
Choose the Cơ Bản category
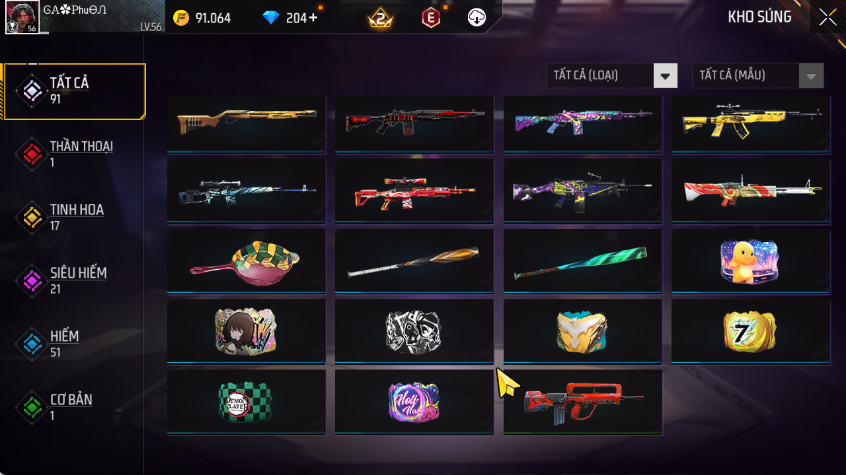74,407
